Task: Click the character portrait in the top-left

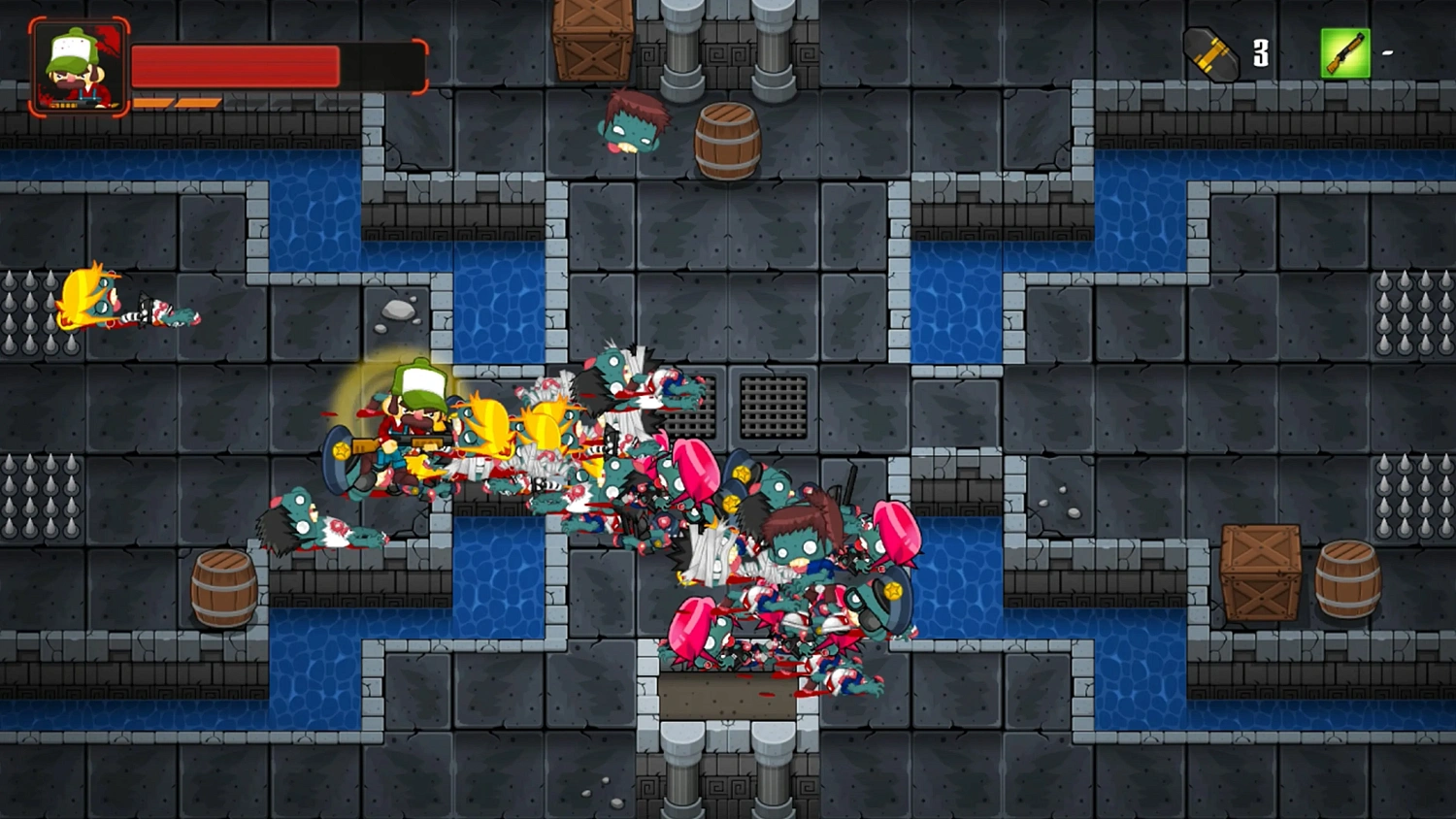Action: pyautogui.click(x=78, y=65)
